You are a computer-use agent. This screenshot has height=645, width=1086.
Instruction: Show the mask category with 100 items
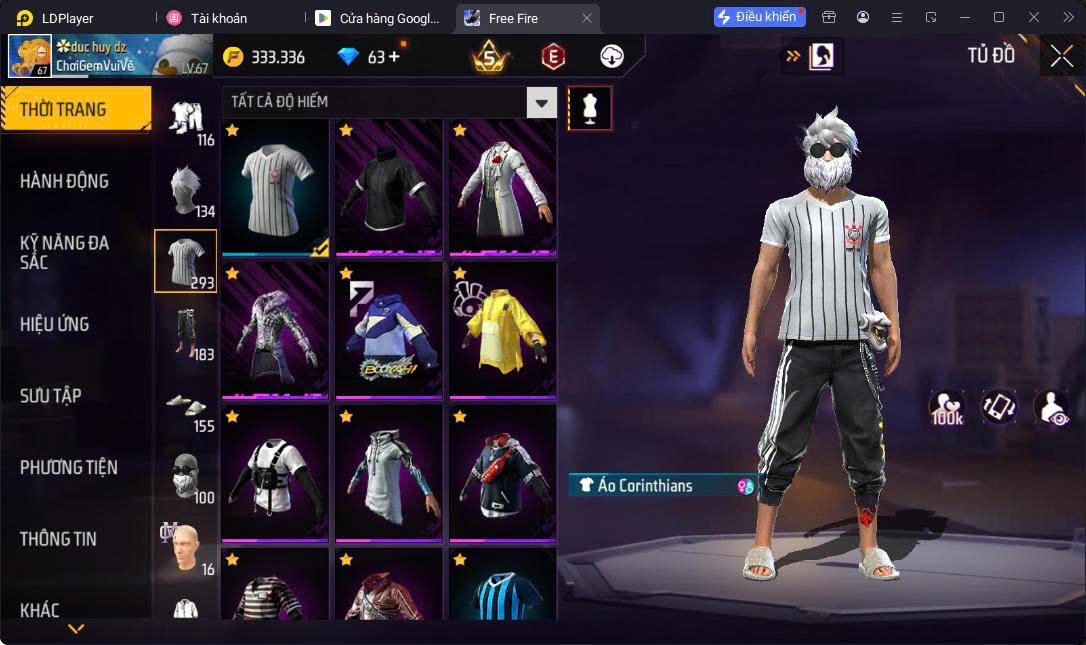pyautogui.click(x=186, y=476)
